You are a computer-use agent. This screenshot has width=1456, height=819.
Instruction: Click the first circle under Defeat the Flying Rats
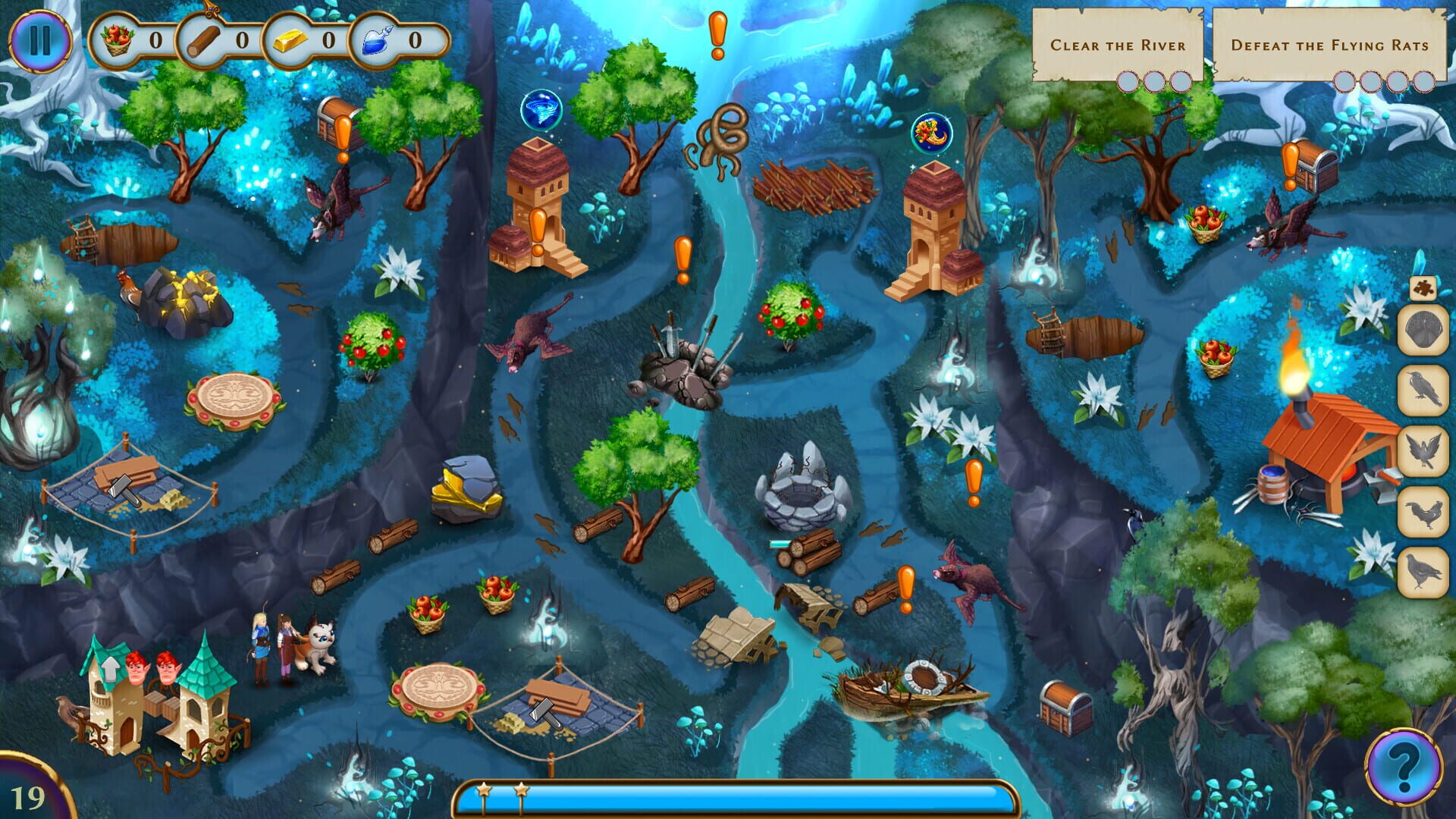[1342, 81]
